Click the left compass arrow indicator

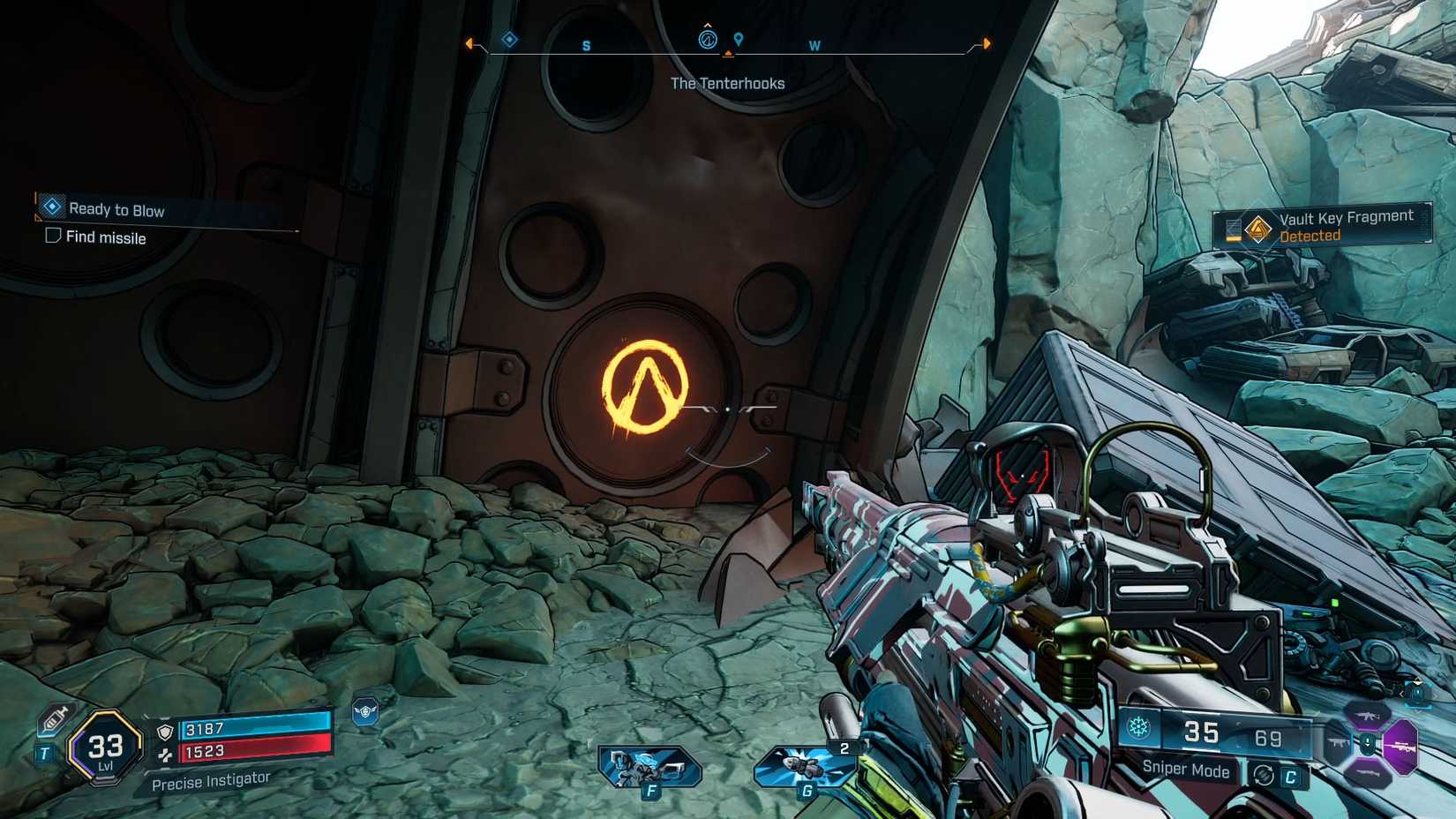(x=469, y=41)
